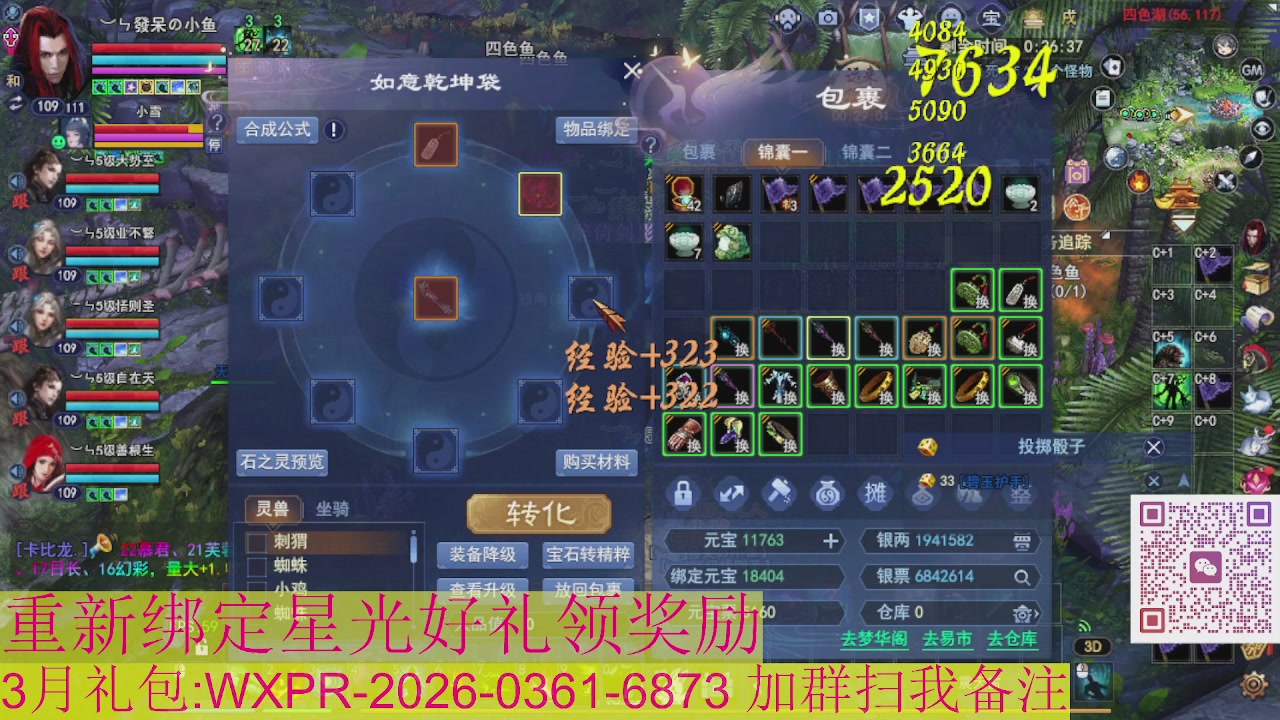Click the eye icon beside the minimap
1280x720 pixels.
(1260, 128)
